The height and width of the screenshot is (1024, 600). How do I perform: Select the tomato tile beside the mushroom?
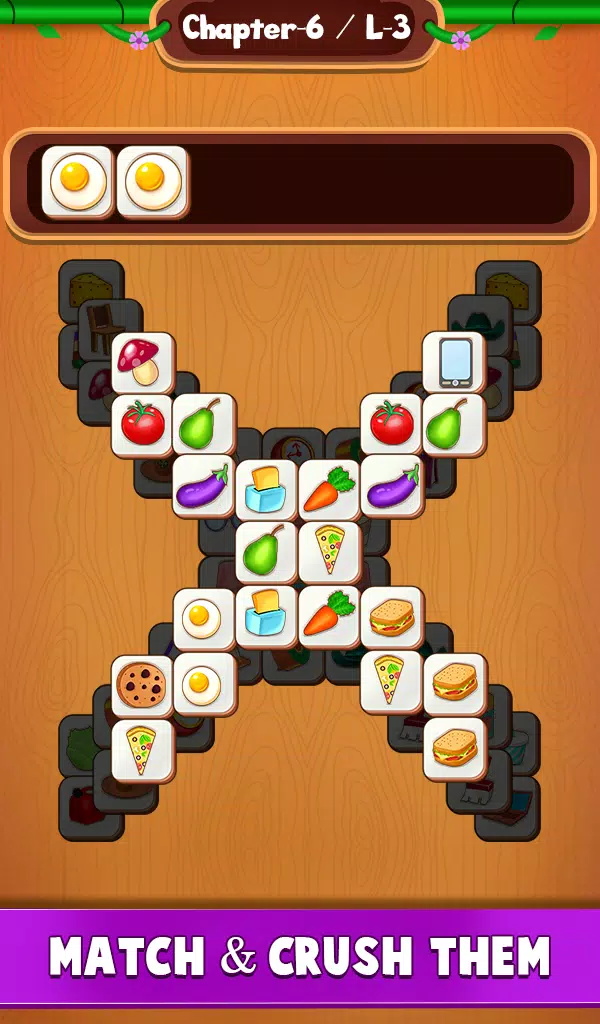[142, 424]
